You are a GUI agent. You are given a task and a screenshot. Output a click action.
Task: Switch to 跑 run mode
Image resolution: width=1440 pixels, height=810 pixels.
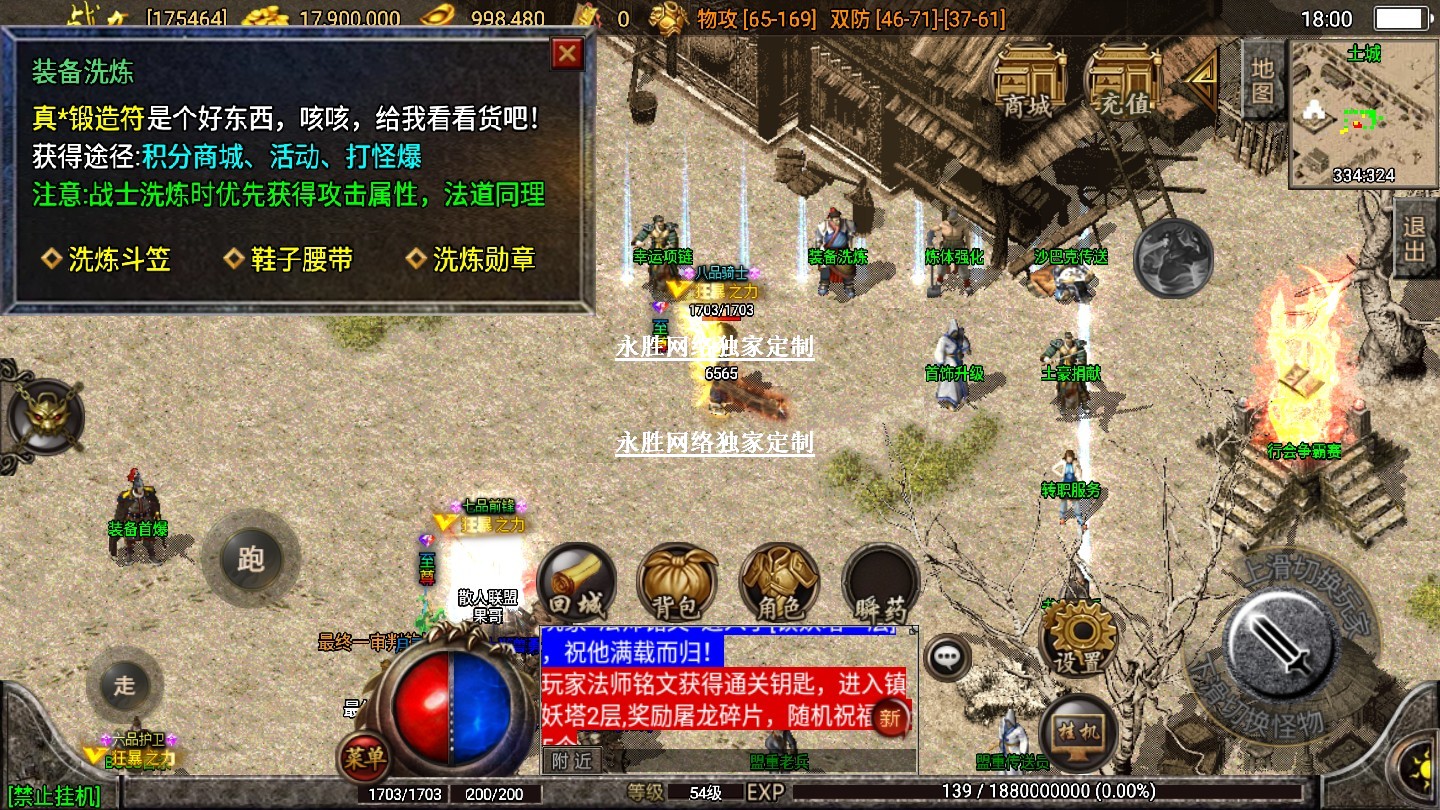pyautogui.click(x=250, y=559)
